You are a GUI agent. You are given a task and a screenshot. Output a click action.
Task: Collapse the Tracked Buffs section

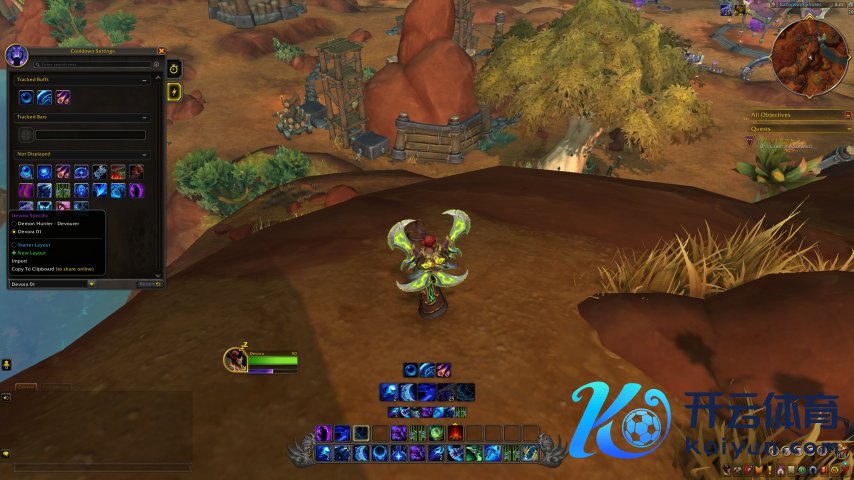pyautogui.click(x=146, y=80)
